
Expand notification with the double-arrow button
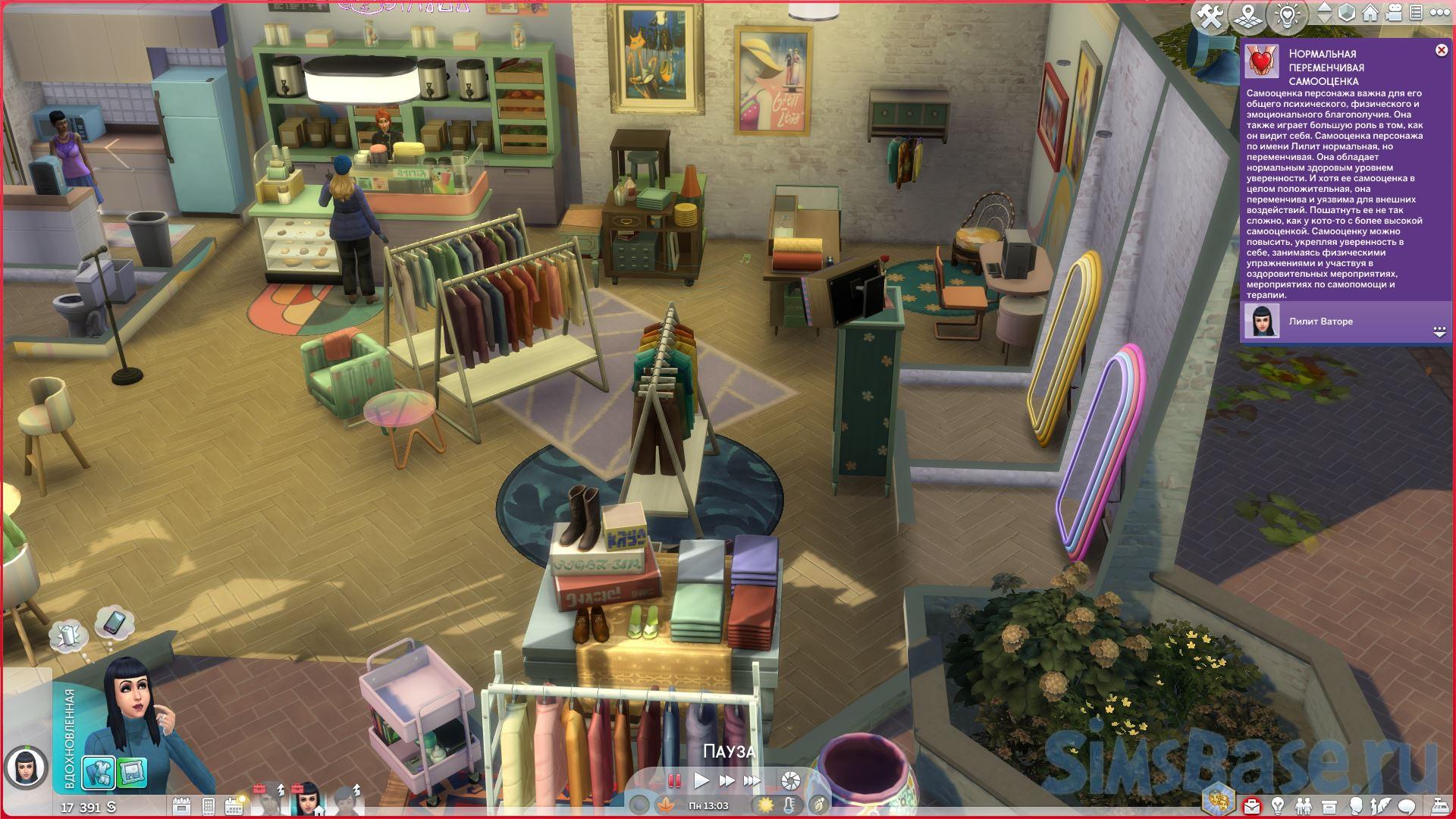[1439, 332]
